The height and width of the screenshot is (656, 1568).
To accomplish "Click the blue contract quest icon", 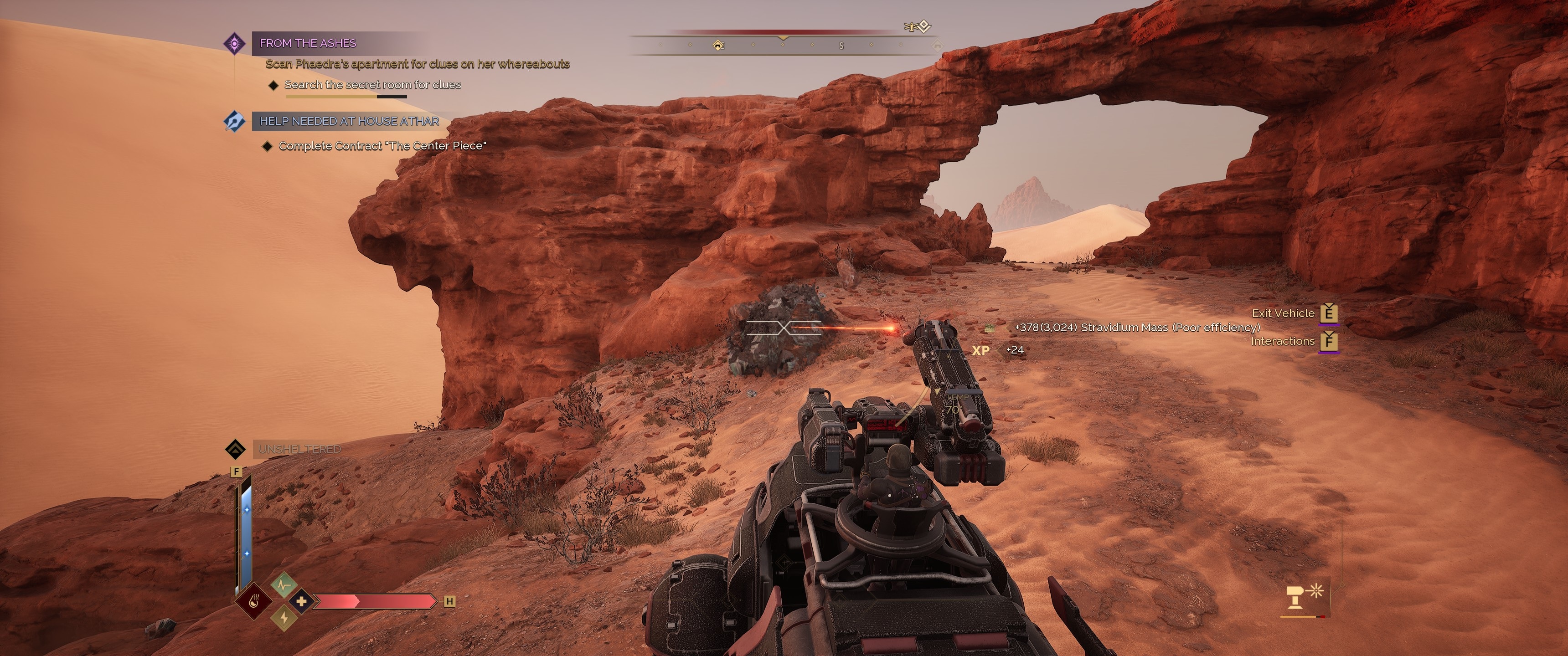I will pyautogui.click(x=234, y=121).
